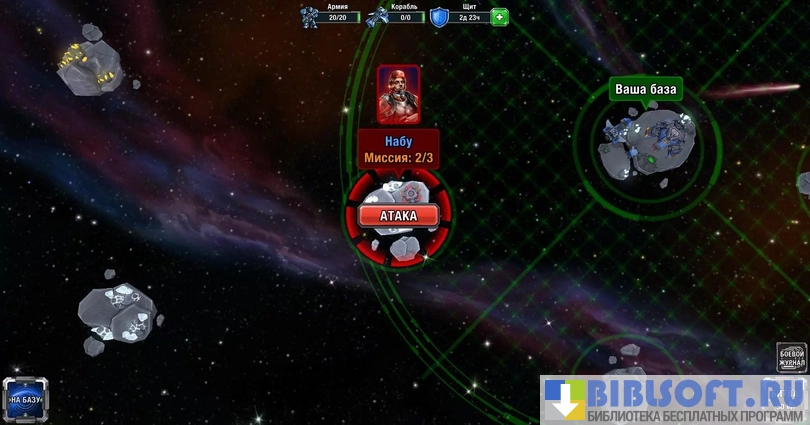The height and width of the screenshot is (425, 810).
Task: Select the Ваша база marker
Action: 645,90
